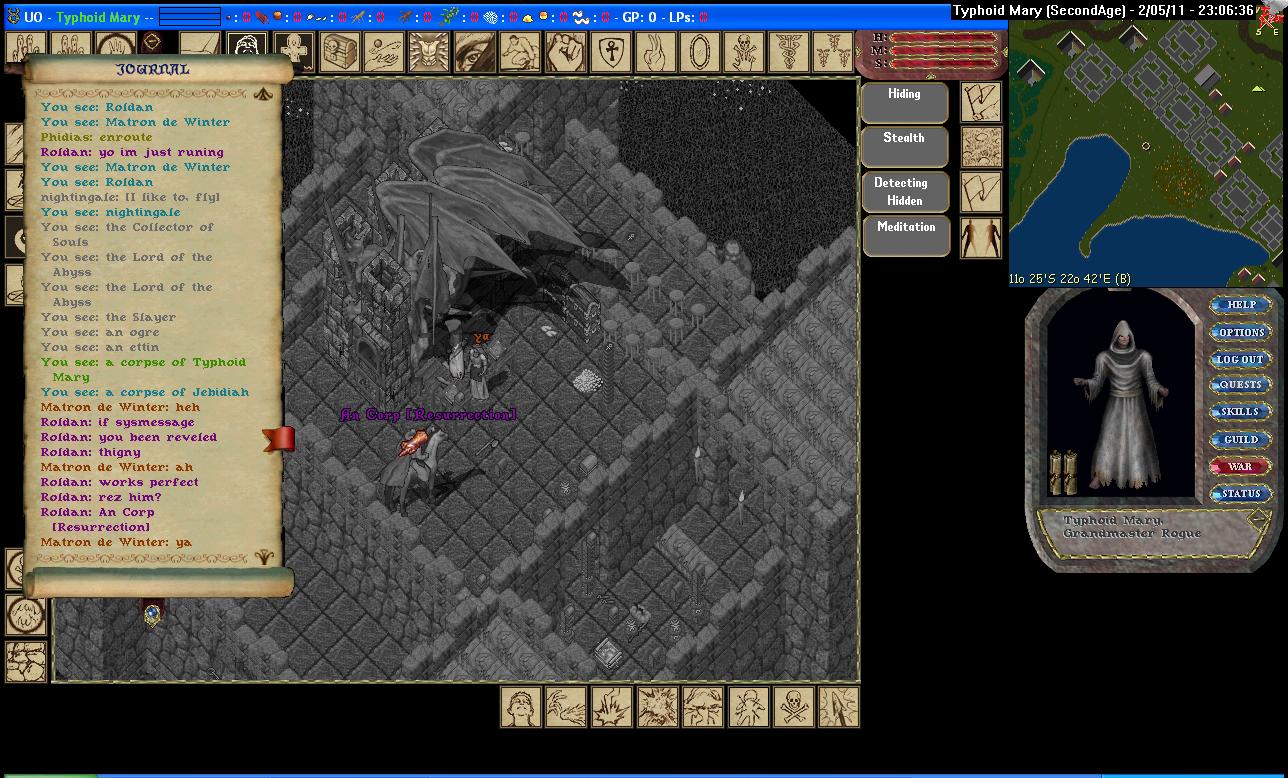Select the clenched fist icon in the top bar
The image size is (1288, 778).
click(x=565, y=51)
